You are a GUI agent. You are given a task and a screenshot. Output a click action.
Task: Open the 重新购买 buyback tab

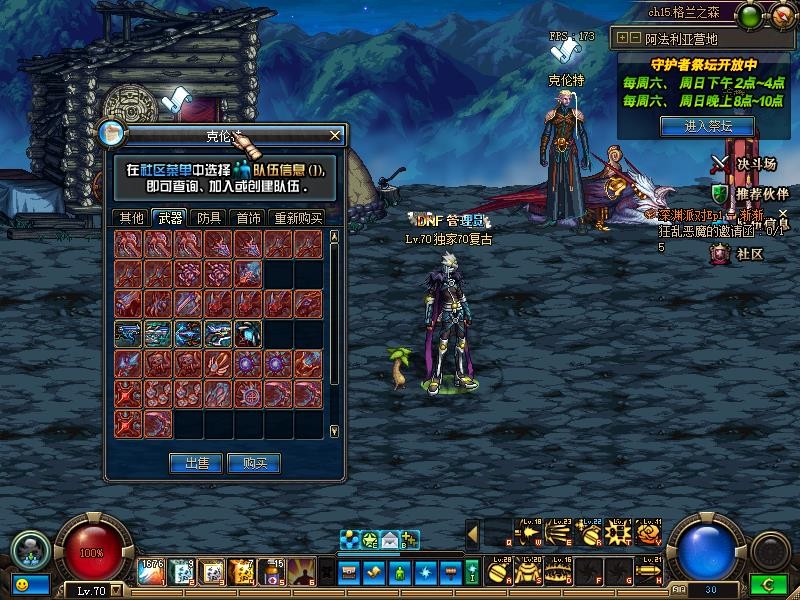(x=298, y=218)
